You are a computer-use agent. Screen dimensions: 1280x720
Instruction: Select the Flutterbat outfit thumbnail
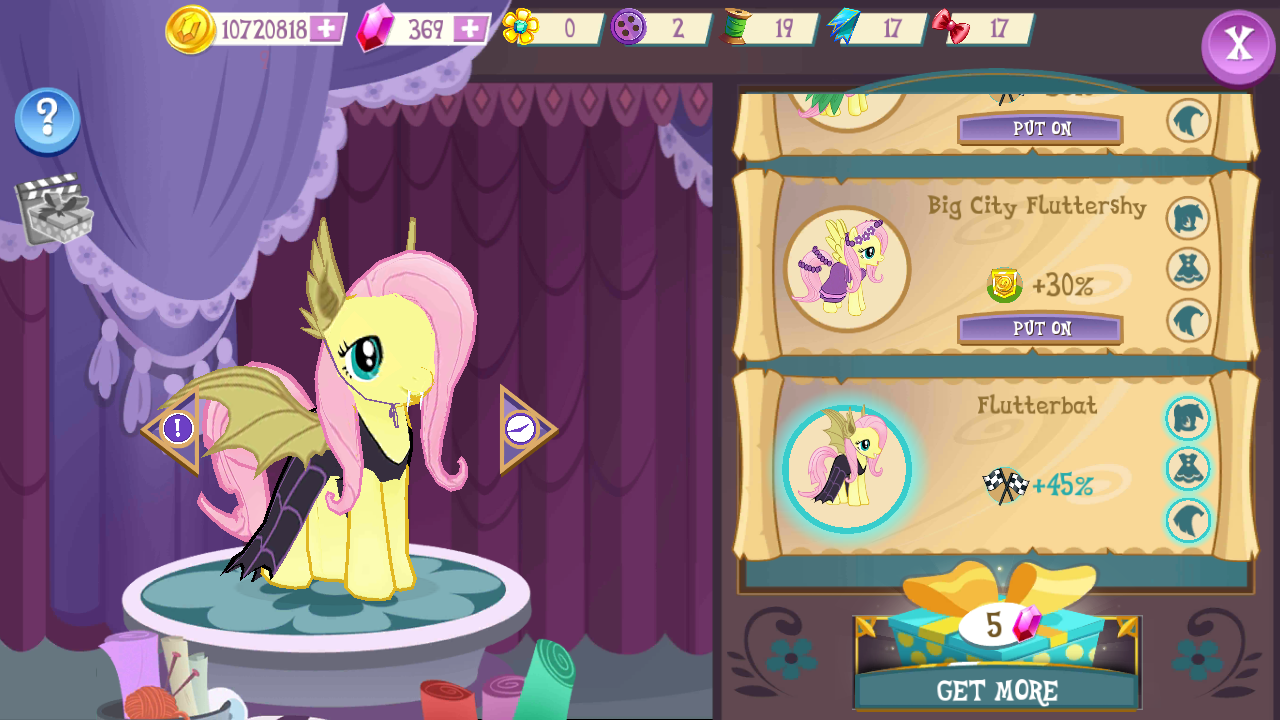click(848, 465)
